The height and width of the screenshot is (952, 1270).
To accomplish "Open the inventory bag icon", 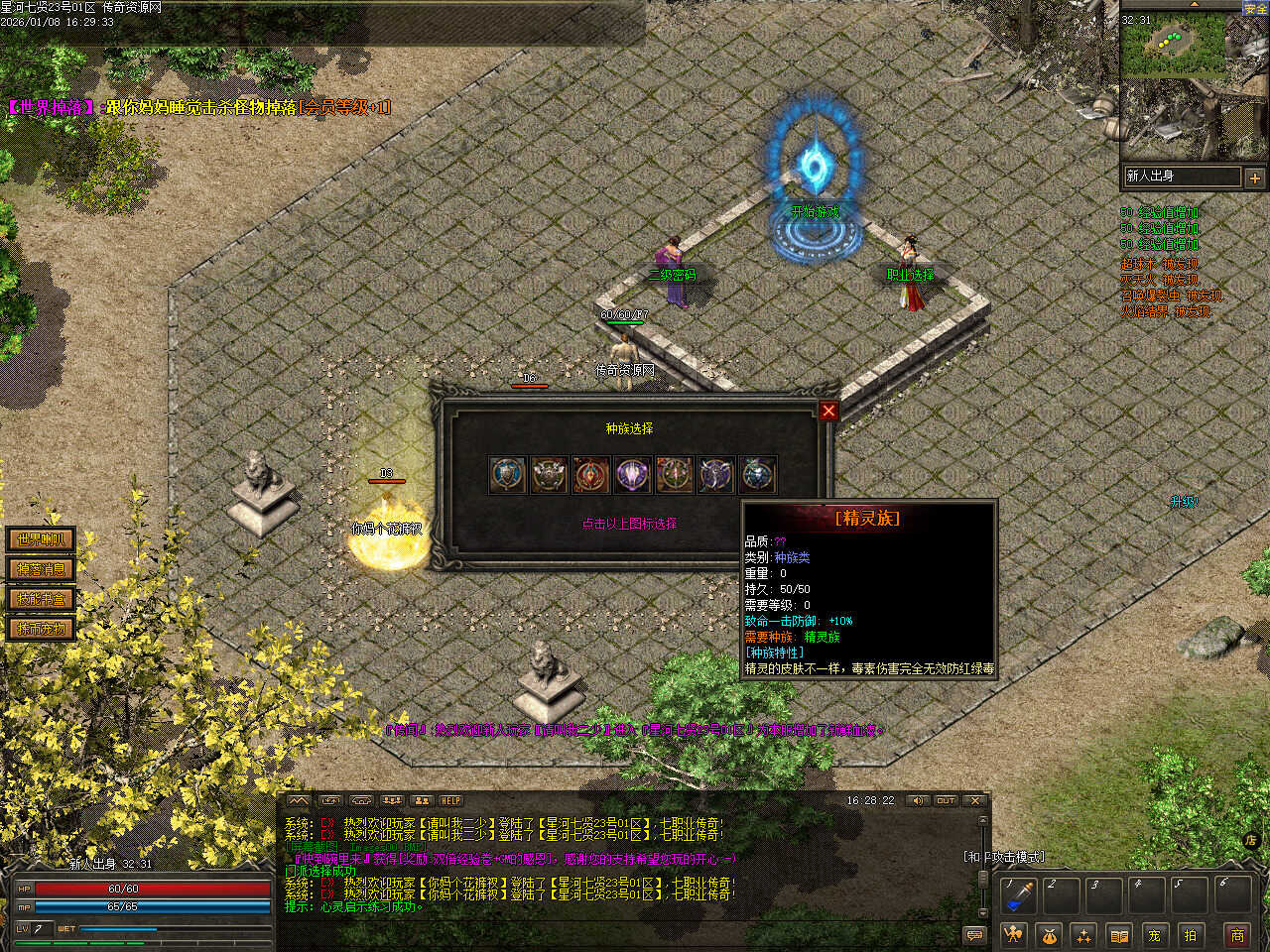I will point(1049,934).
